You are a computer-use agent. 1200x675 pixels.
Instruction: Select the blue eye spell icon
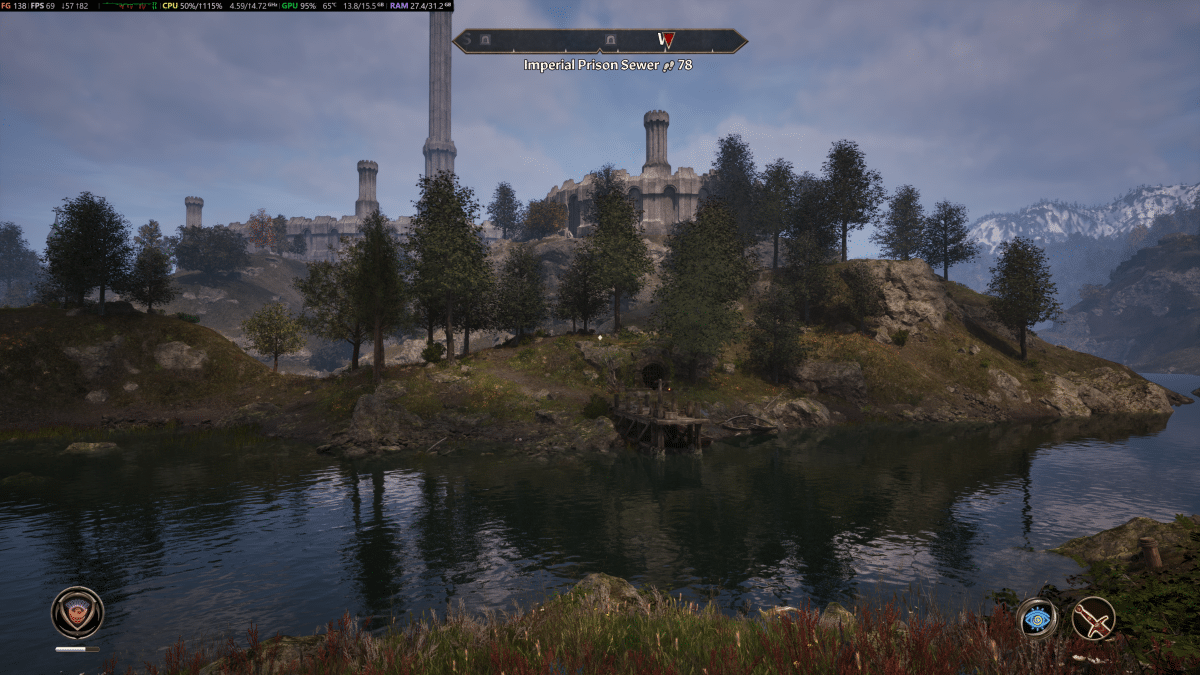(1037, 618)
